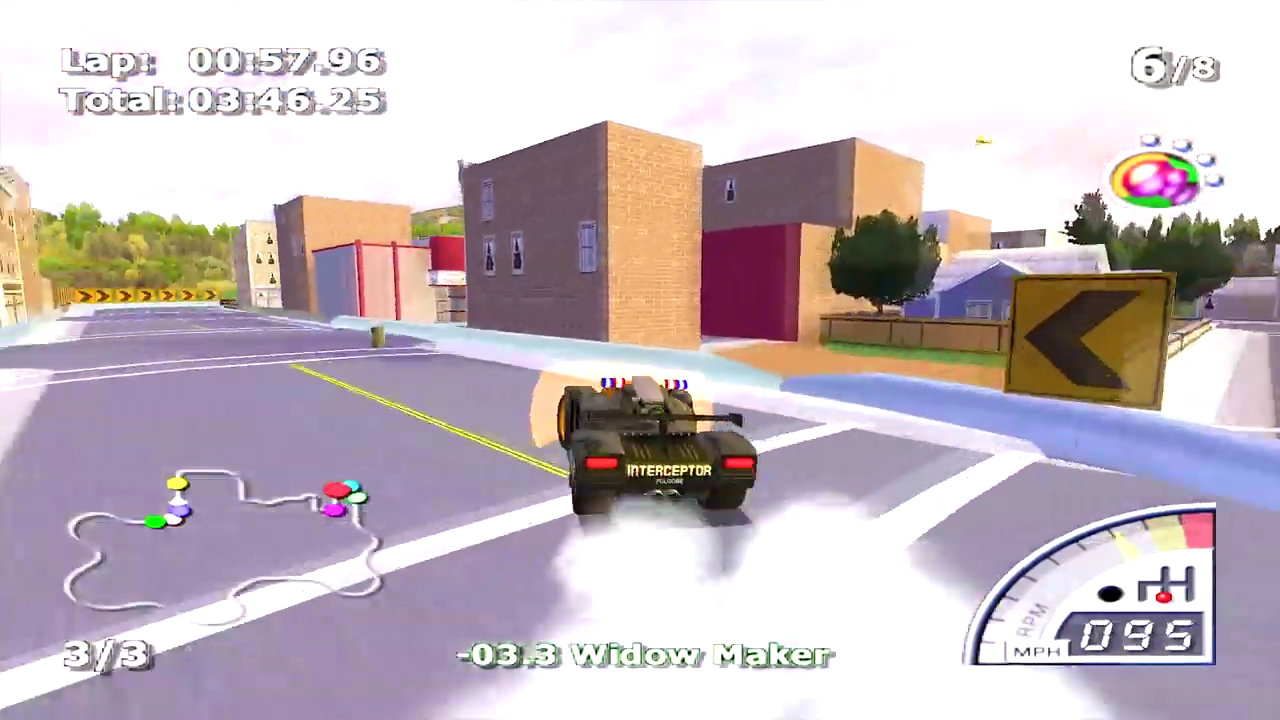Click the green racer dot on the minimap

pyautogui.click(x=156, y=521)
